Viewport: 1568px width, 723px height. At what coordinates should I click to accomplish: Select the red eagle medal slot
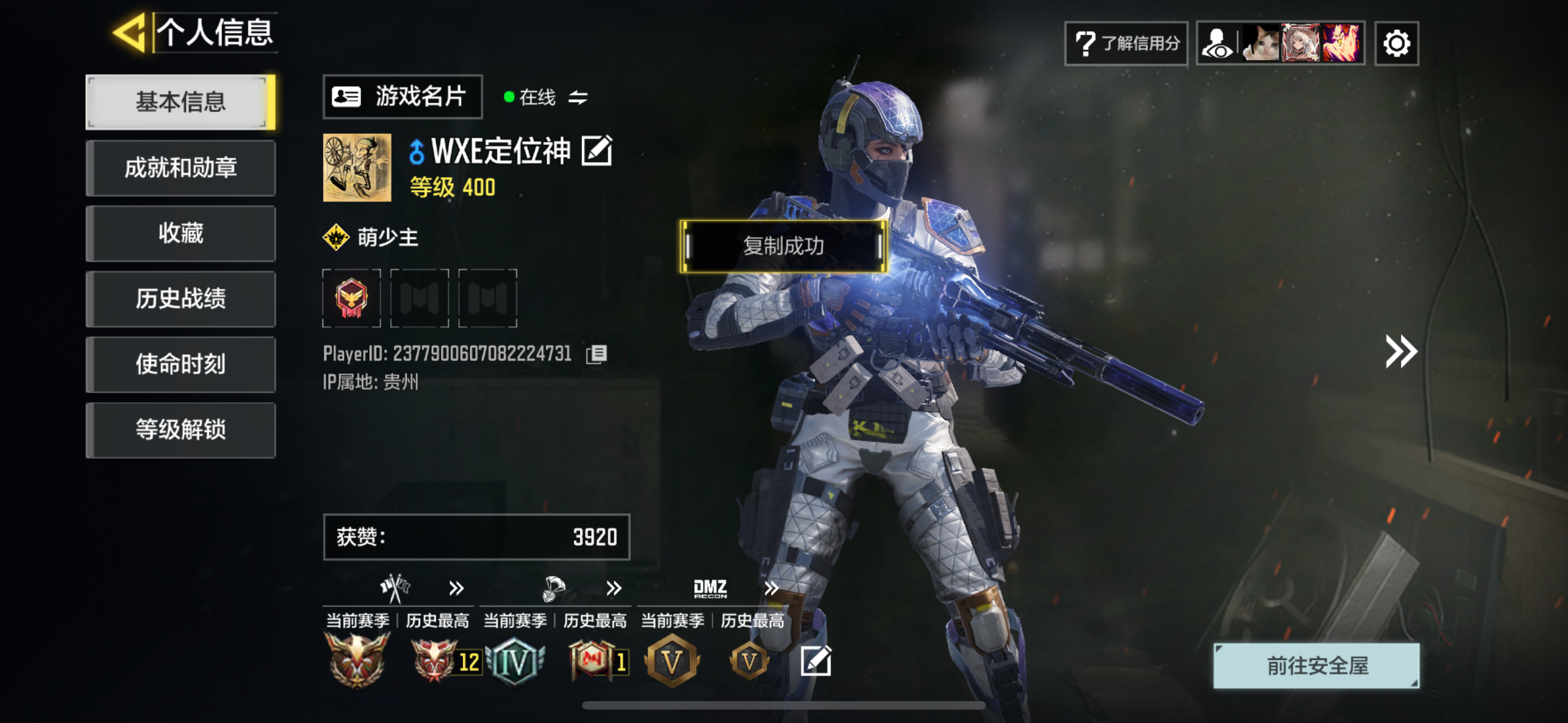tap(351, 298)
